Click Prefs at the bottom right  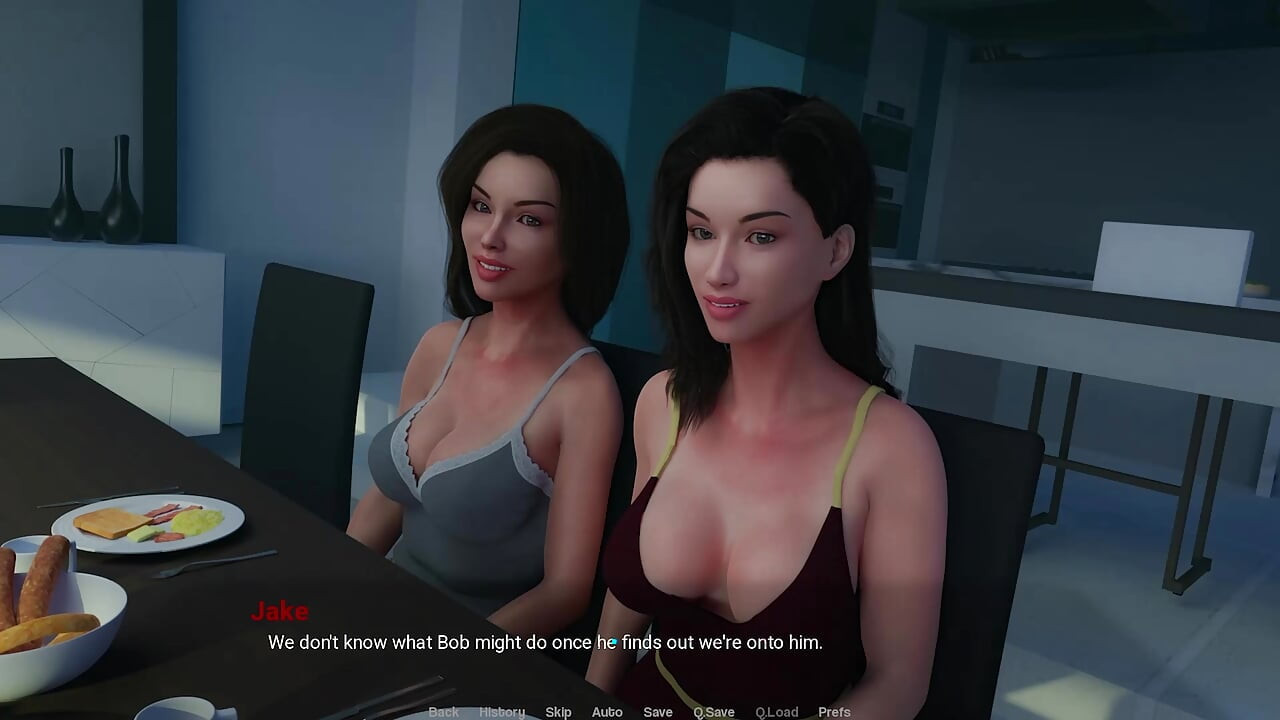(834, 711)
